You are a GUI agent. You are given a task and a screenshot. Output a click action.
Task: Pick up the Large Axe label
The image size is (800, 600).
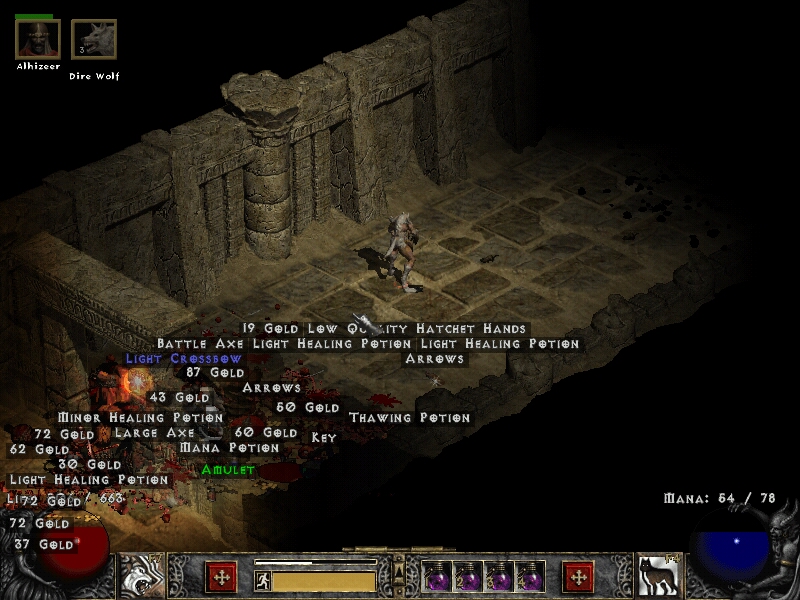click(154, 433)
